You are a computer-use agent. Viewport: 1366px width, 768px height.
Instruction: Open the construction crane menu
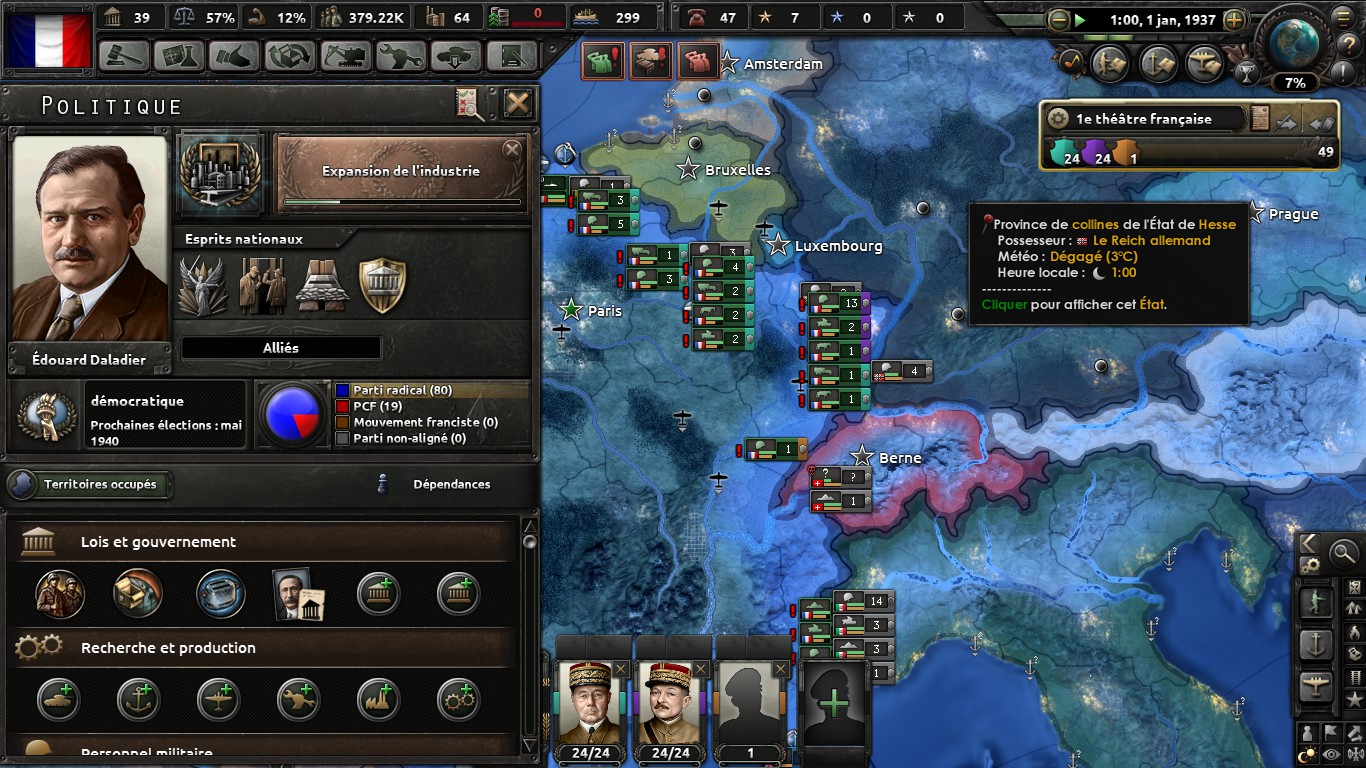(x=343, y=55)
